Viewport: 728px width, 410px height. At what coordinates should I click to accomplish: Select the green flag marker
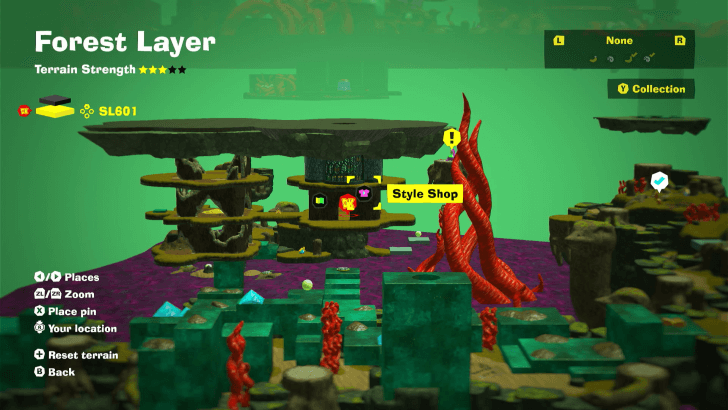(x=320, y=200)
